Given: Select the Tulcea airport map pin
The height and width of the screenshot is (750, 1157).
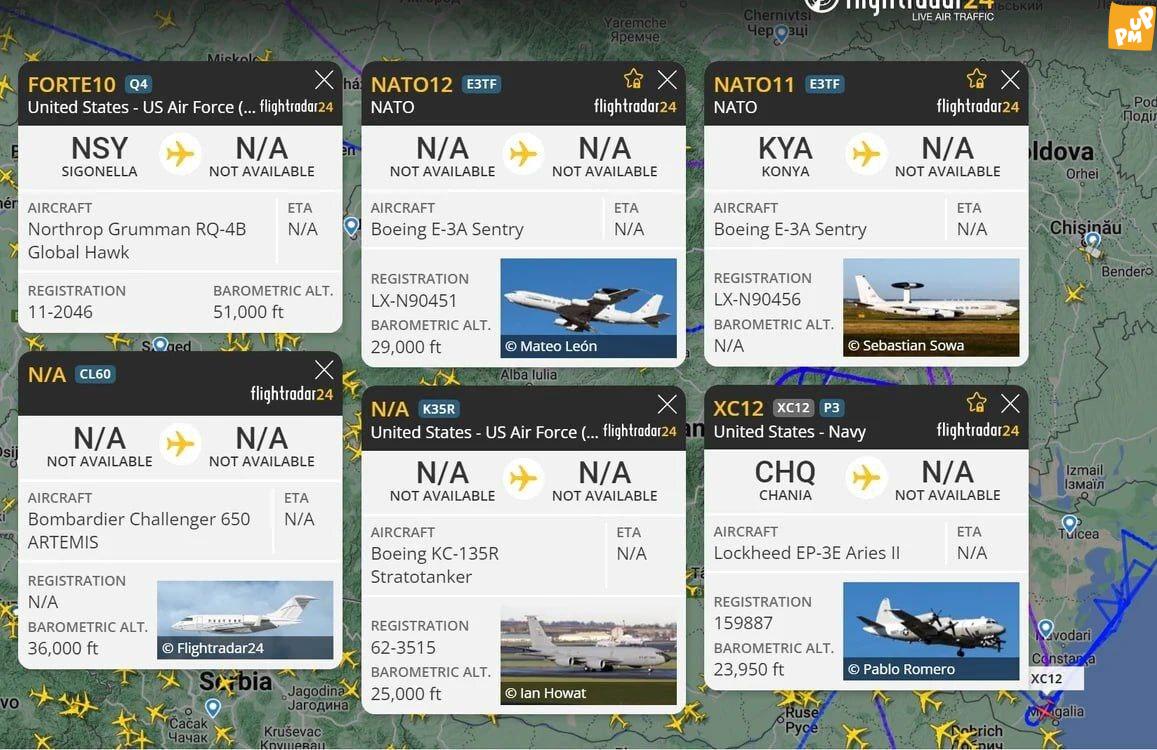Looking at the screenshot, I should [1069, 523].
